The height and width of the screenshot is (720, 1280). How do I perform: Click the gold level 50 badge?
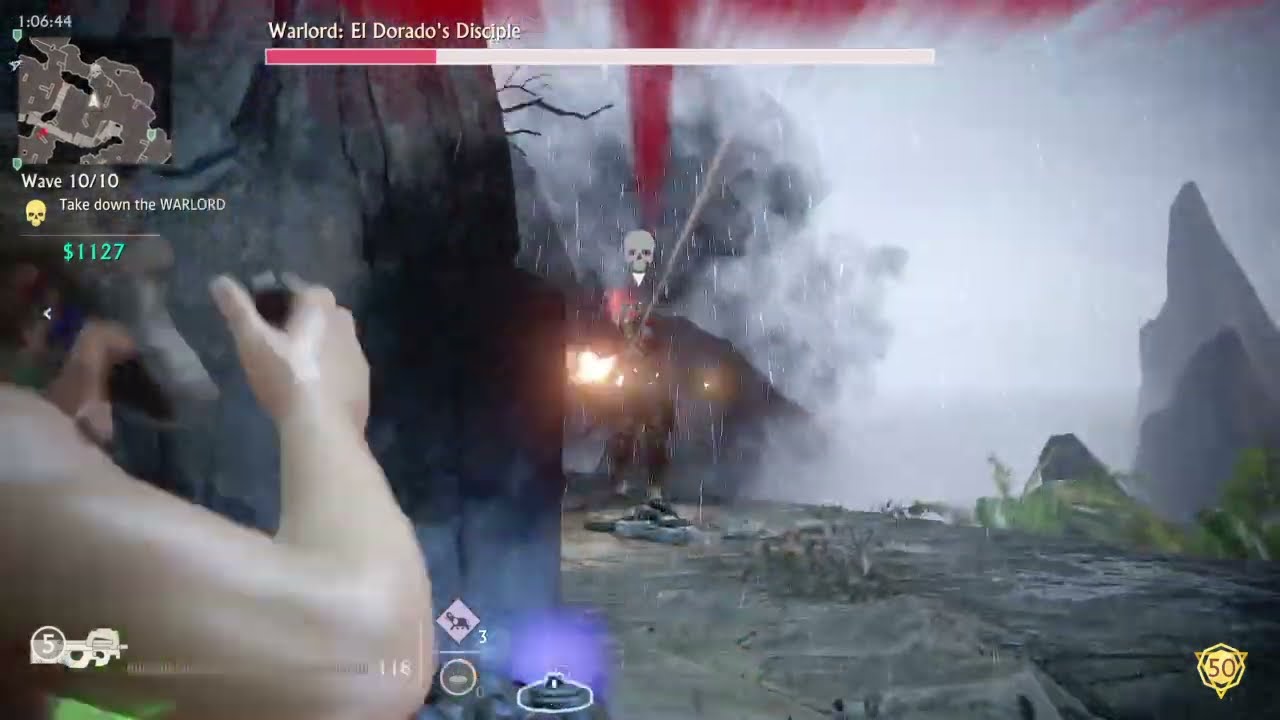[1220, 664]
